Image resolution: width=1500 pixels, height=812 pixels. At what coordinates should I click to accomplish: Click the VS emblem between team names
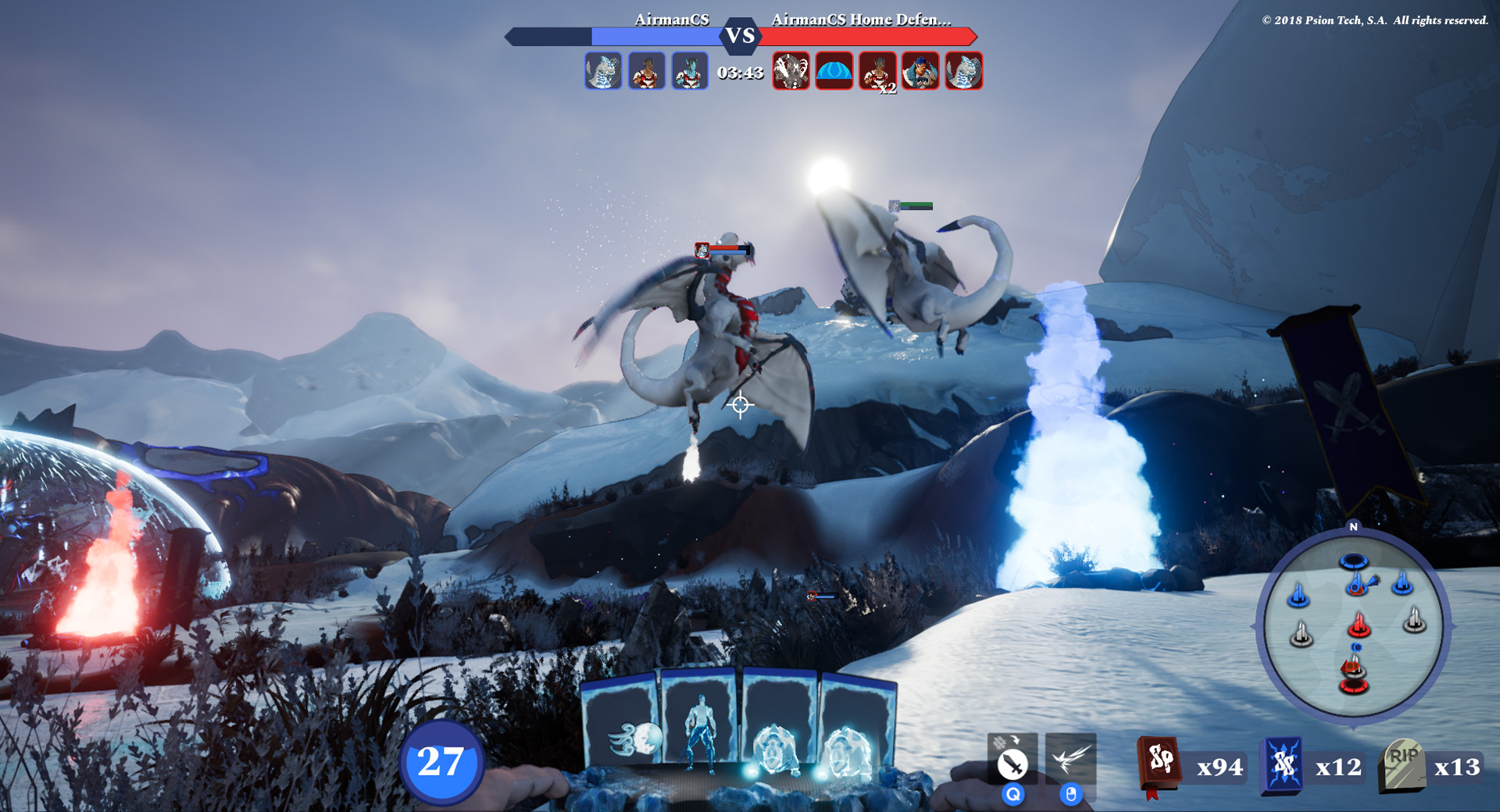click(x=741, y=35)
